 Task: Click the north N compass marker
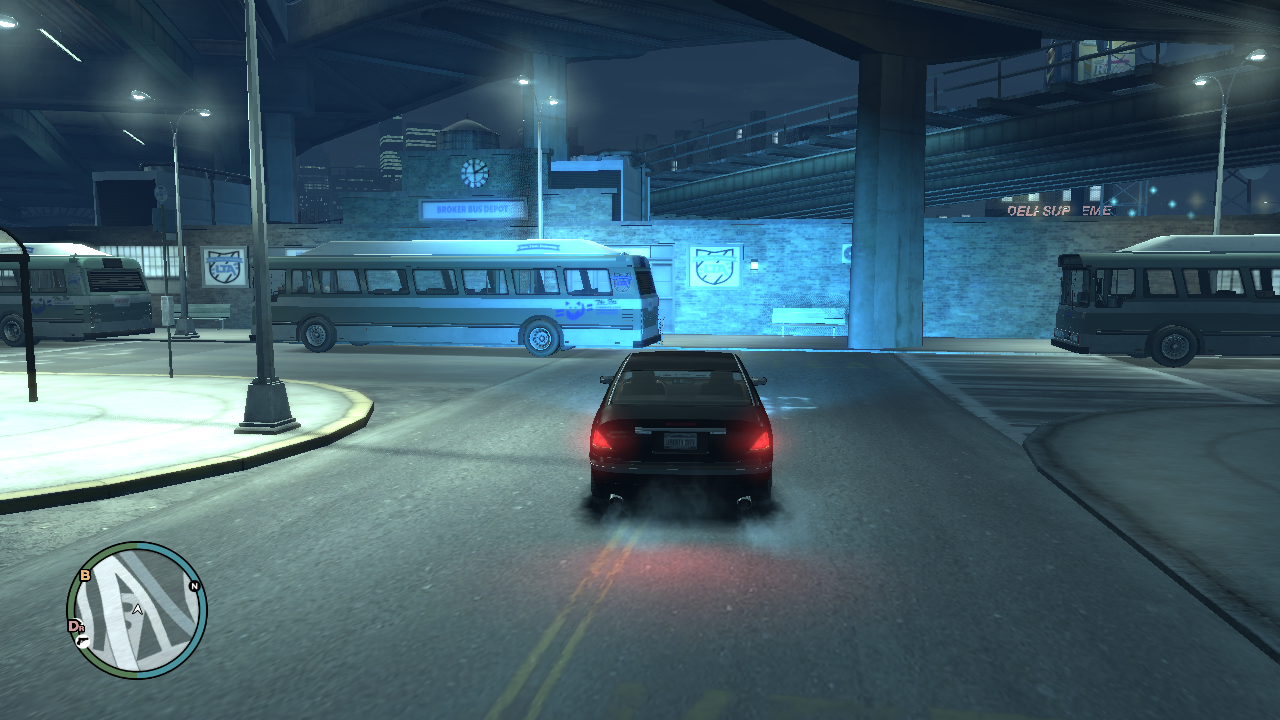194,587
